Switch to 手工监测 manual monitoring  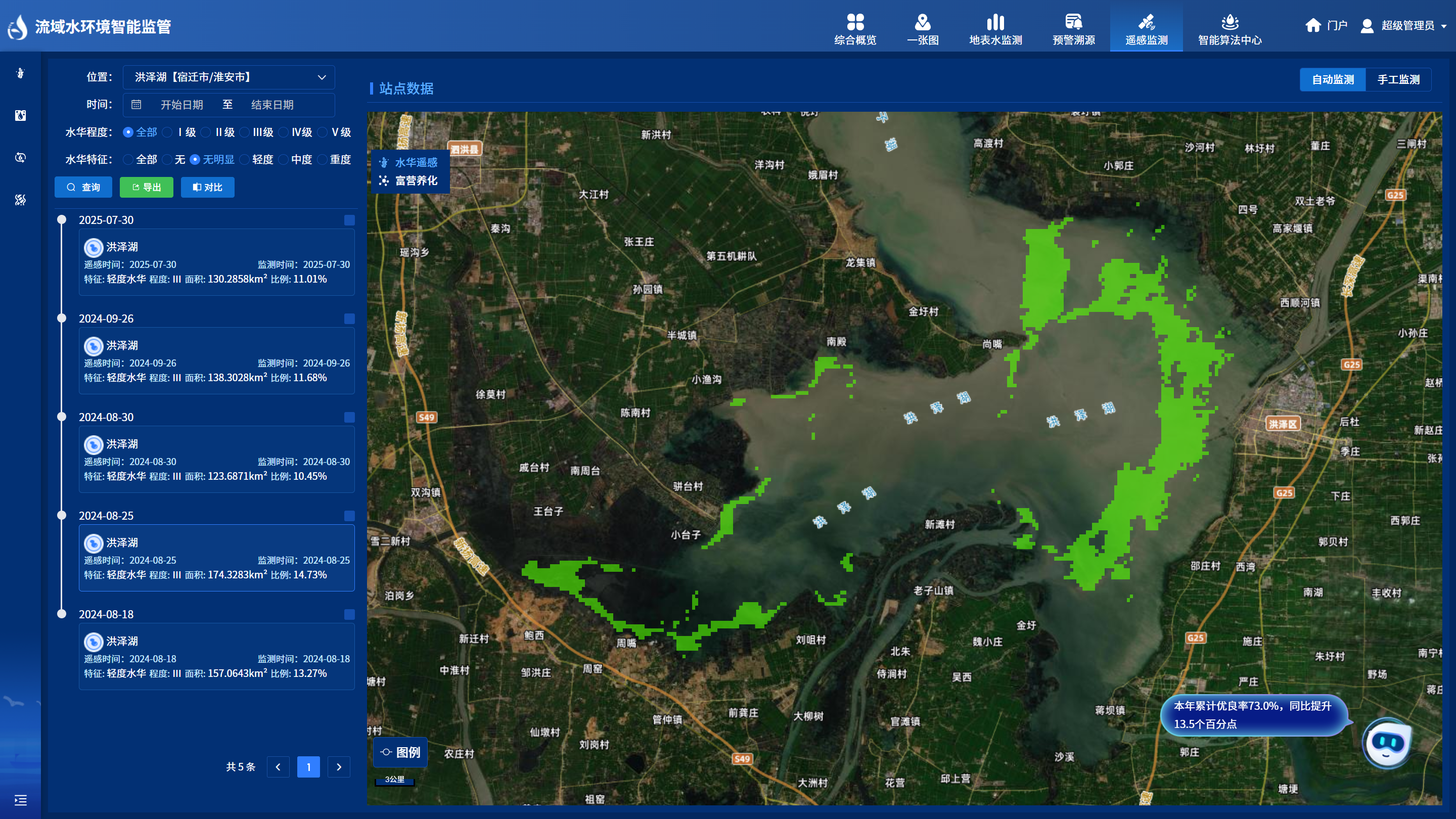pyautogui.click(x=1398, y=80)
